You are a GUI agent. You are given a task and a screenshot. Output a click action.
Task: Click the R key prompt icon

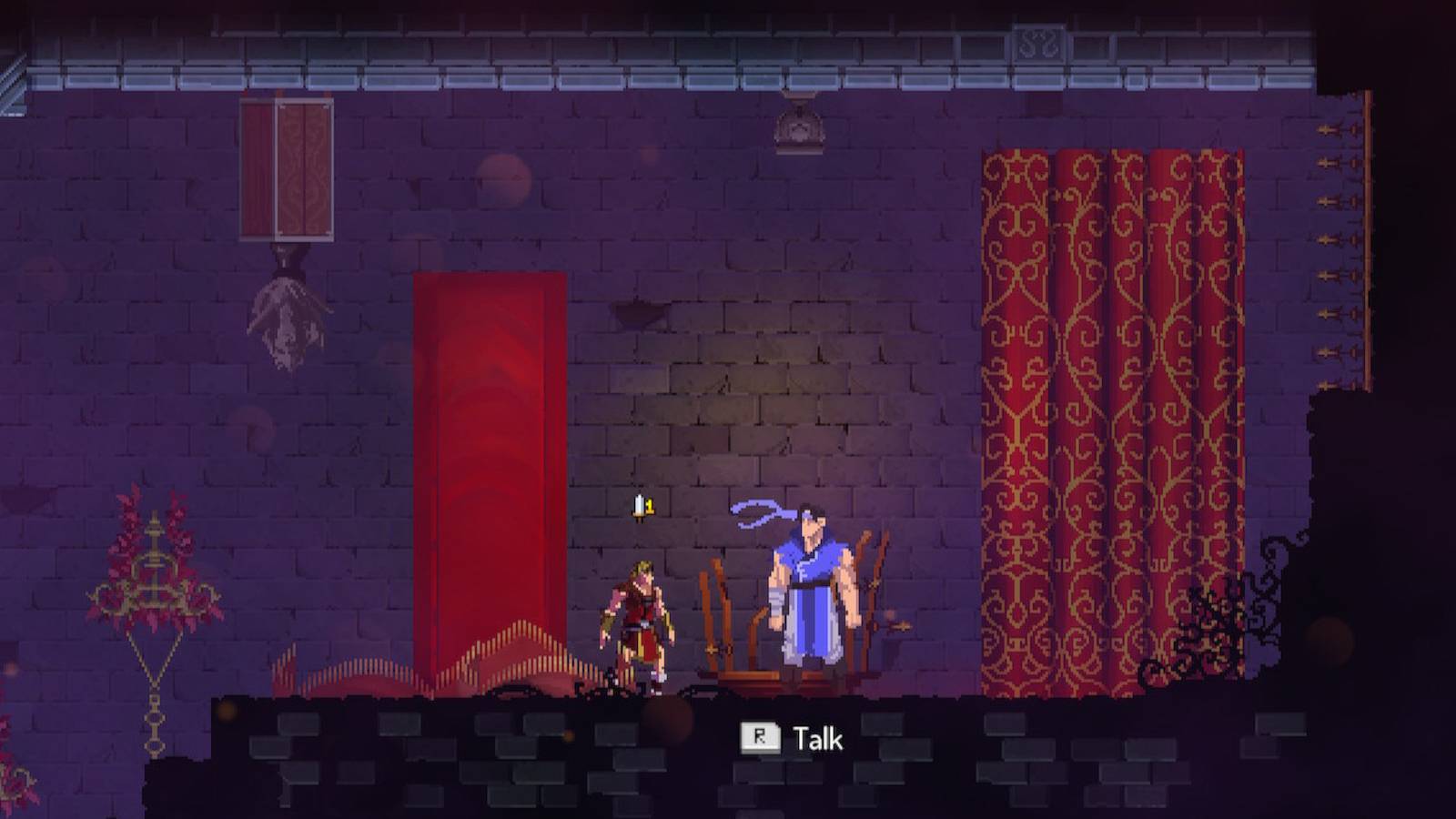coord(761,739)
